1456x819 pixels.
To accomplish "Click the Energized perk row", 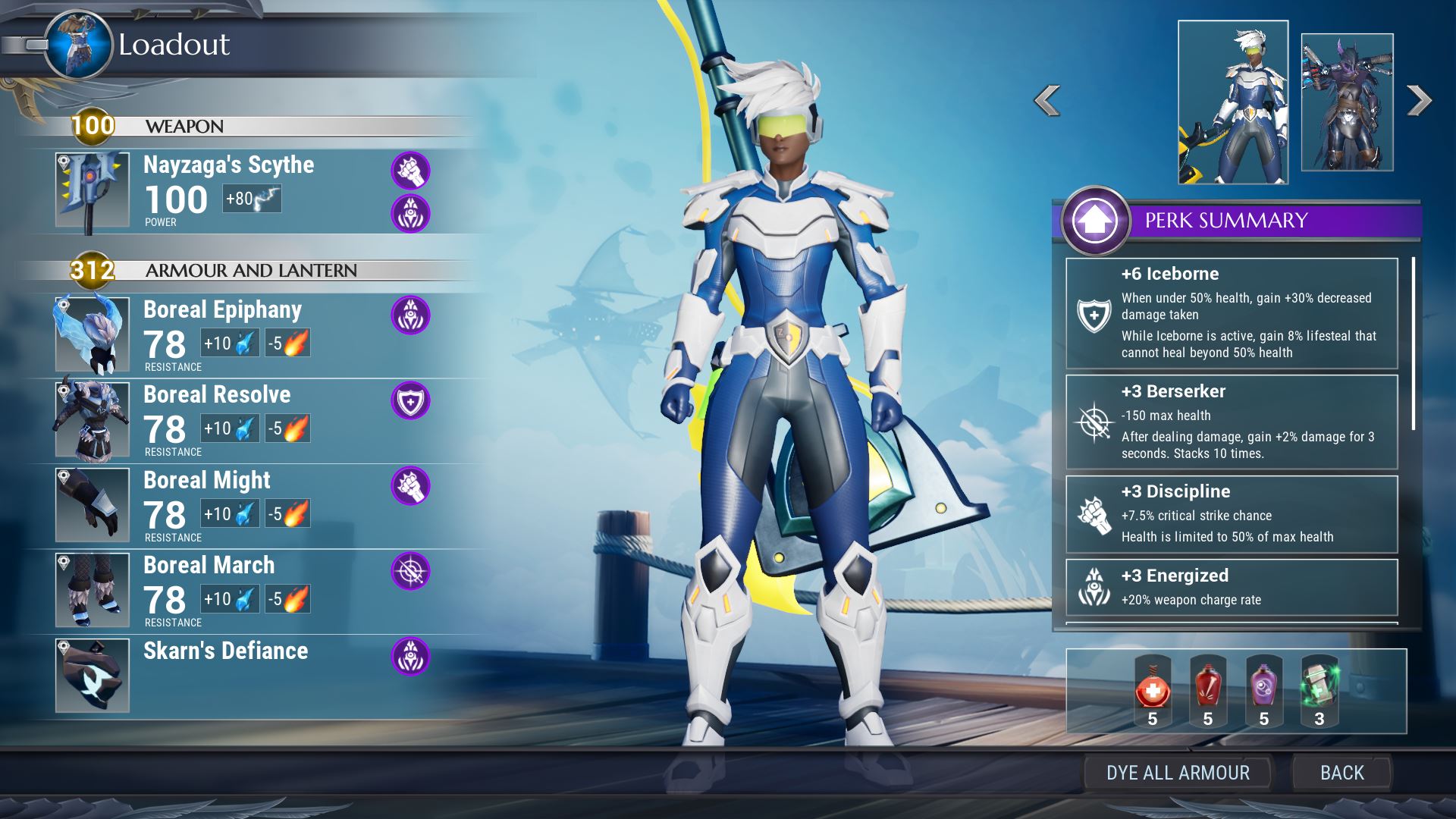I will (1232, 588).
